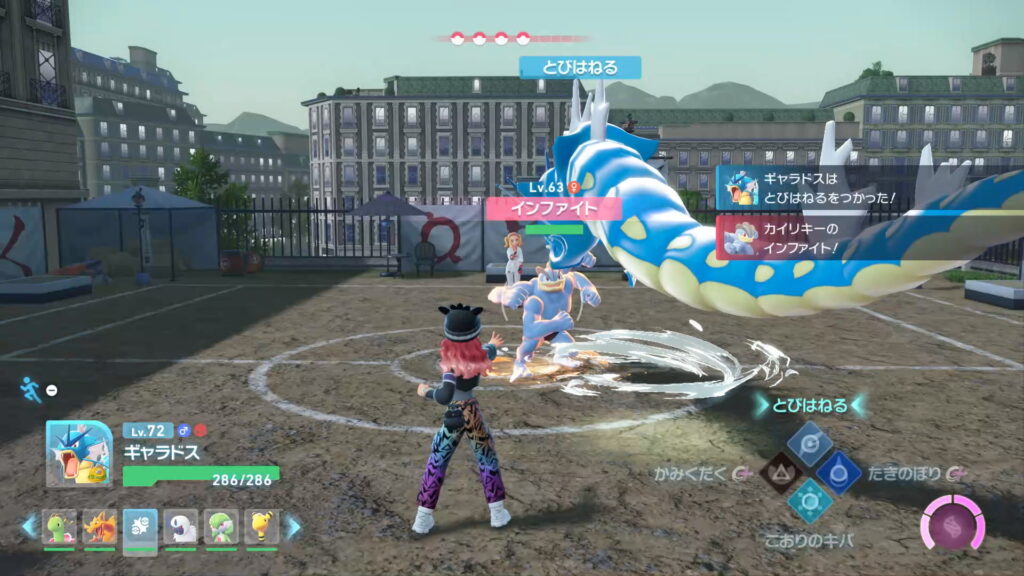Cycle the party bar with the left arrow
This screenshot has height=576, width=1024.
[x=29, y=526]
